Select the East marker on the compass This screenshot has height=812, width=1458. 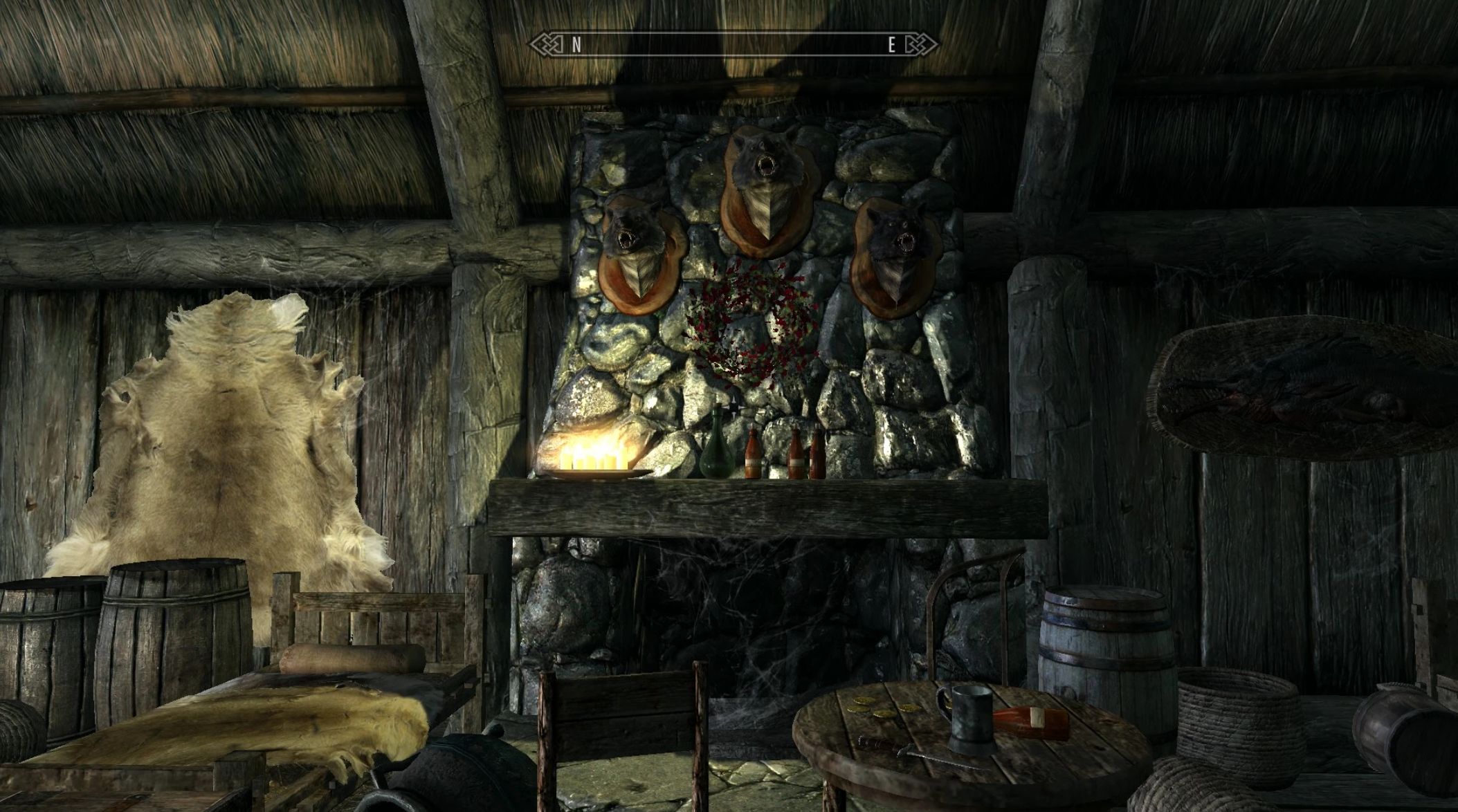[892, 46]
